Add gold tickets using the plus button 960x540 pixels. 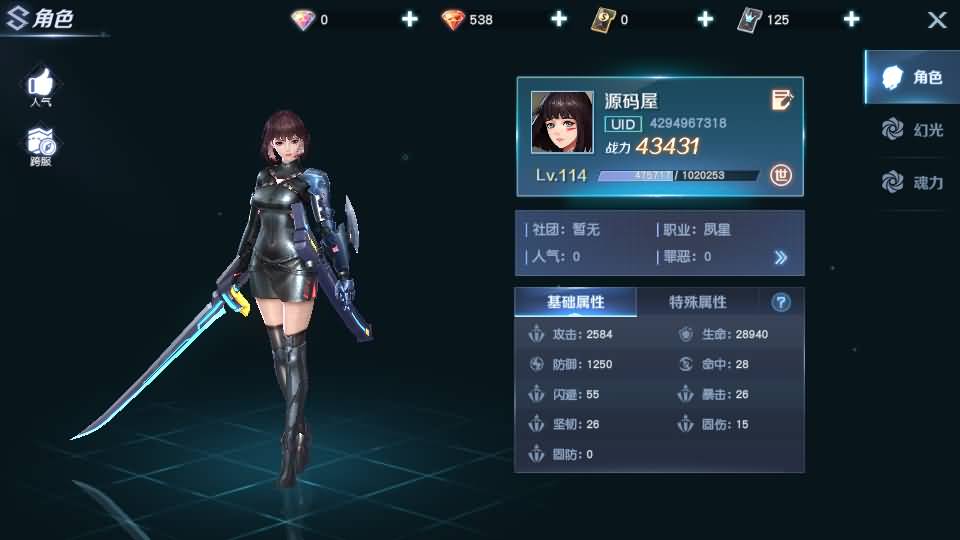point(705,19)
